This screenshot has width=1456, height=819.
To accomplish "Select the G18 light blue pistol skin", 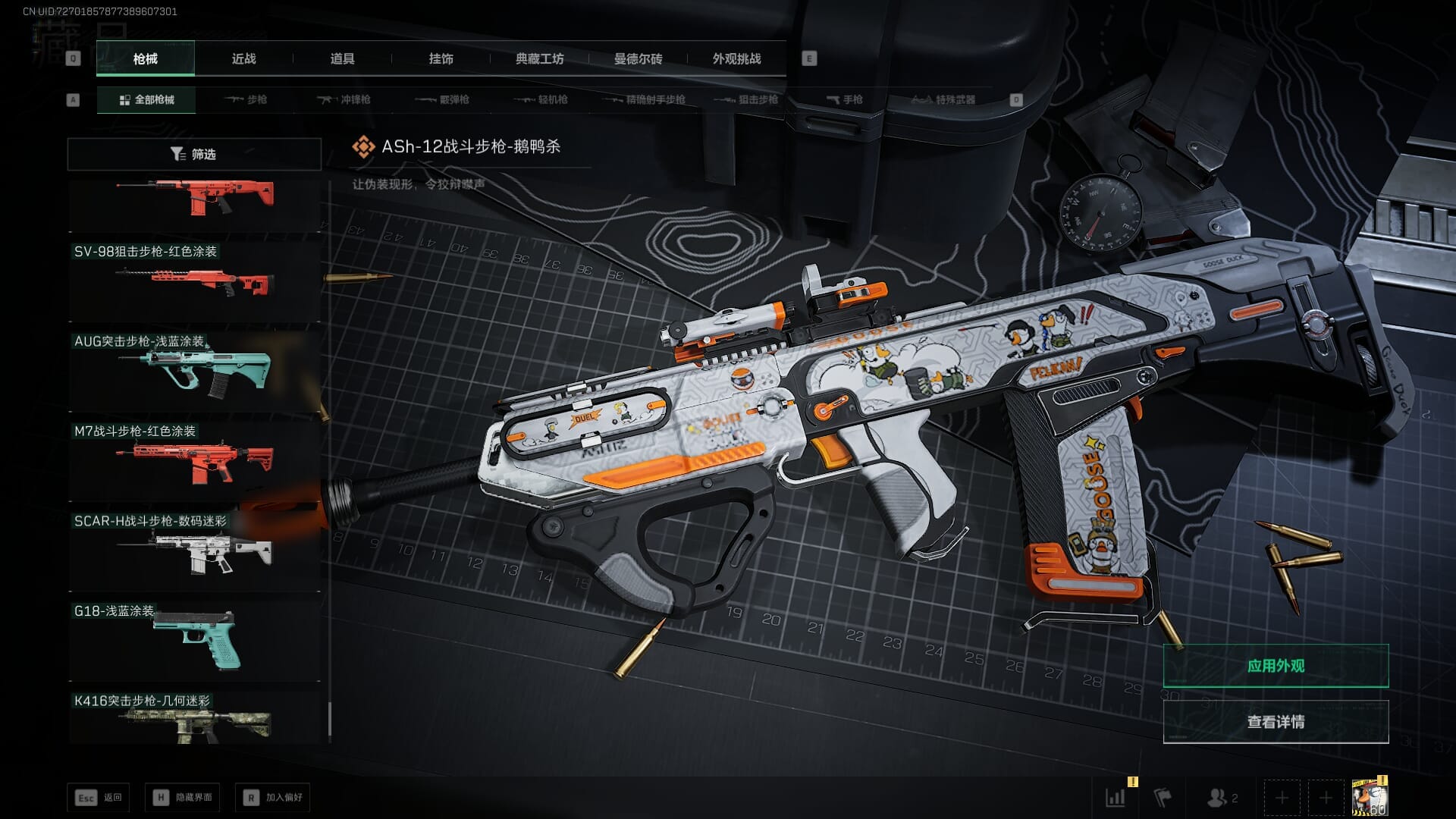I will tap(195, 639).
